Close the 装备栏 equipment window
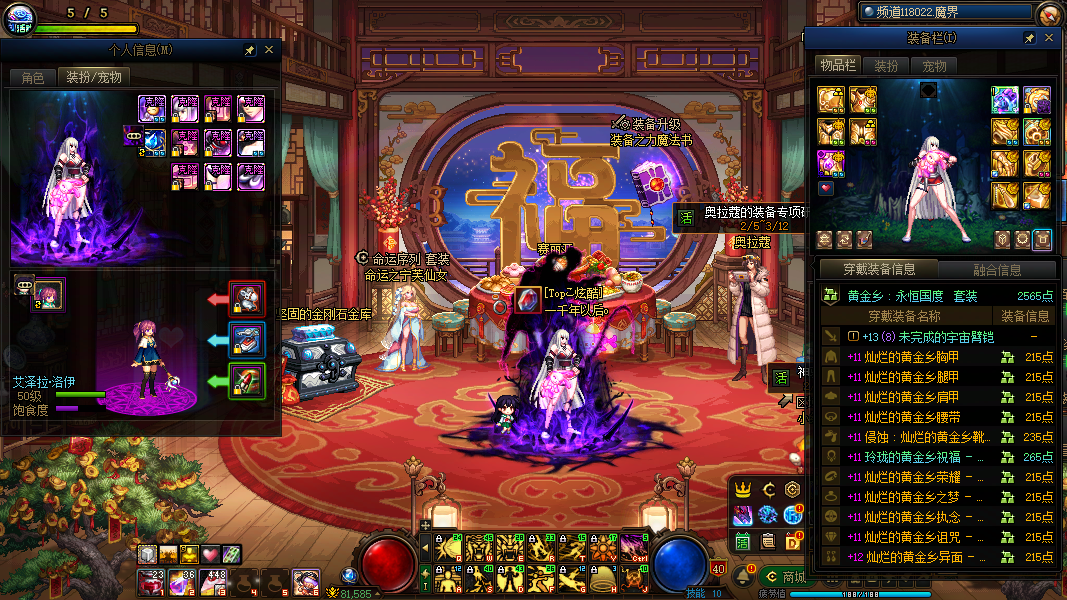 (1049, 38)
